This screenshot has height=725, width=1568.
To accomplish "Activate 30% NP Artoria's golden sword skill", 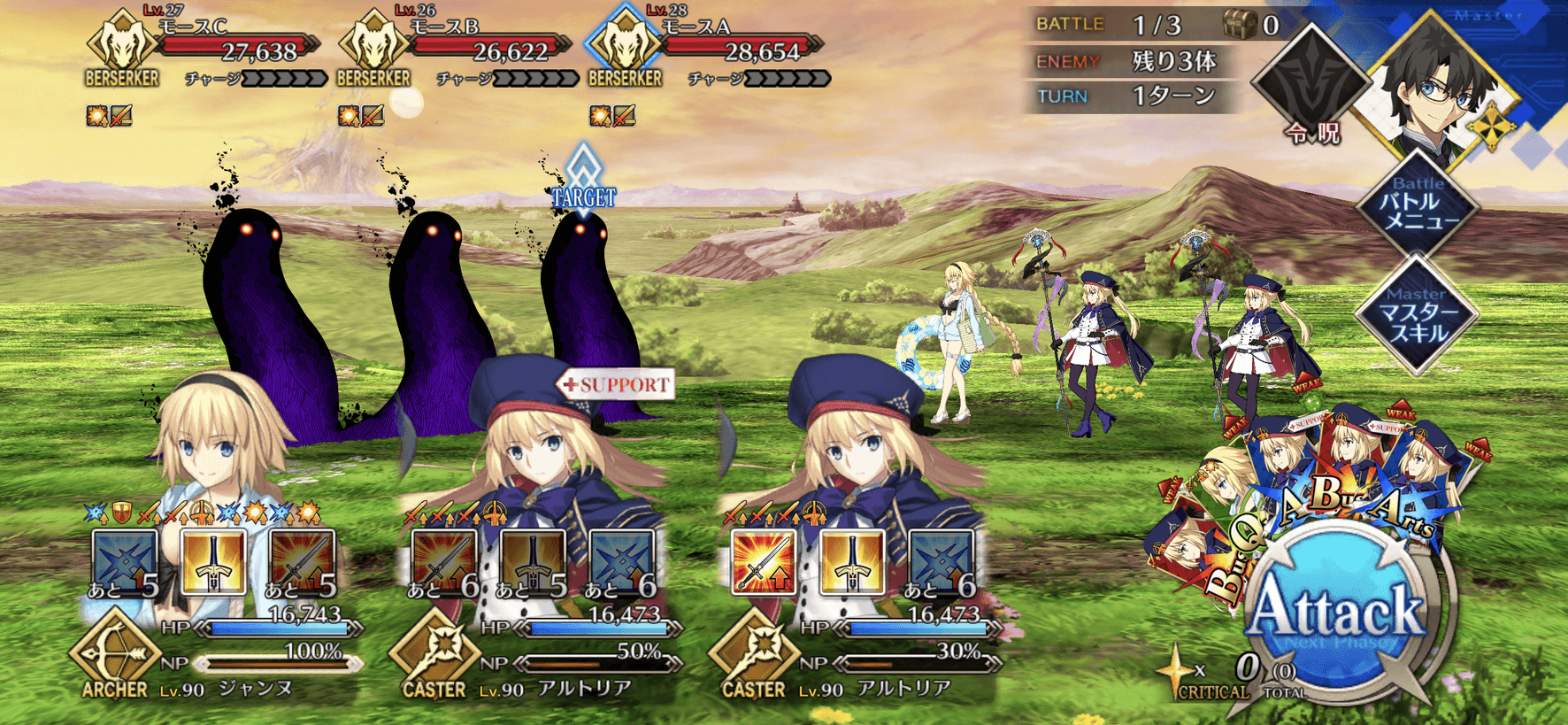I will 851,561.
